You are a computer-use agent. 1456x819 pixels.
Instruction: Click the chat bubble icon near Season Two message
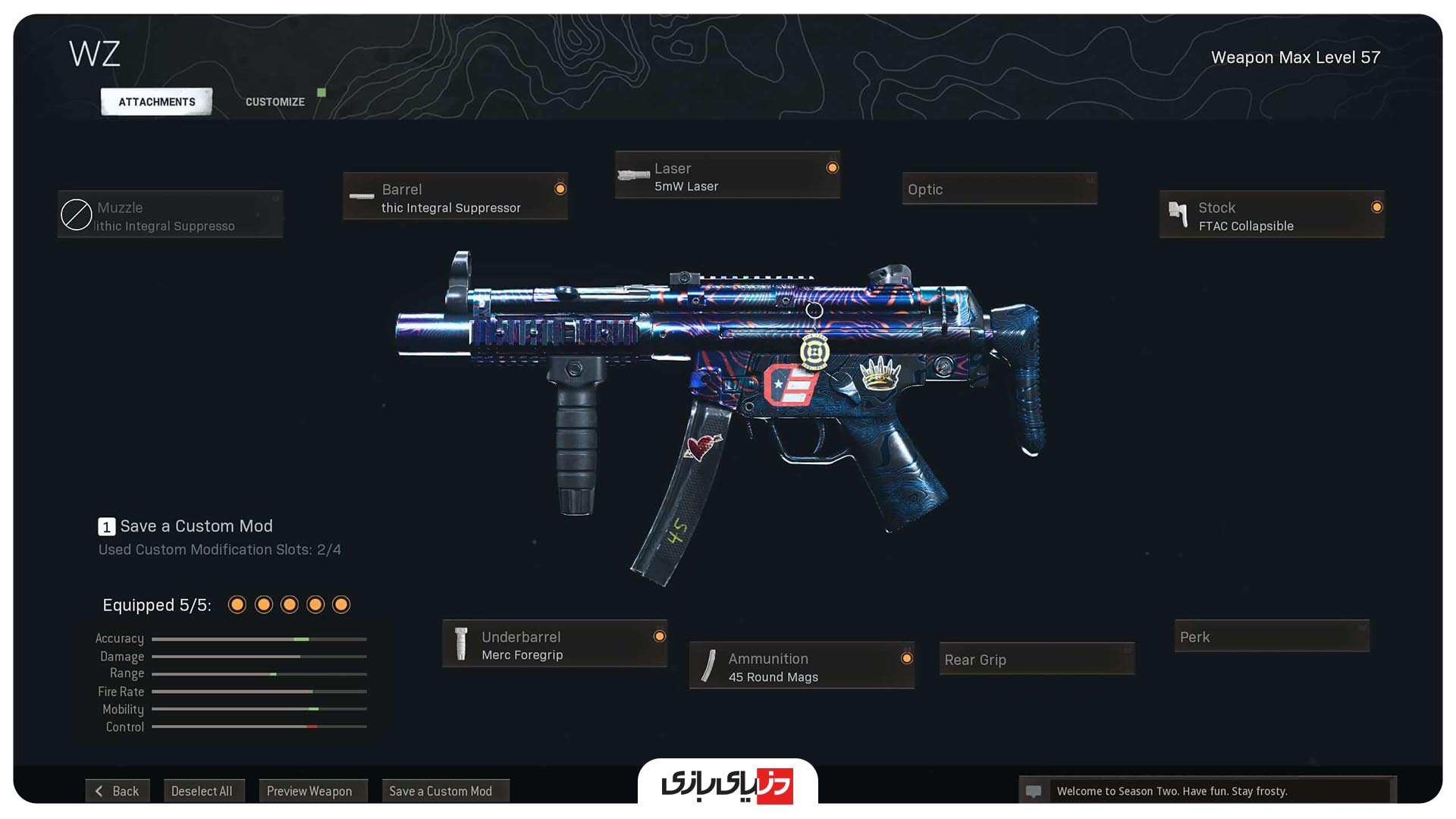click(x=1034, y=791)
